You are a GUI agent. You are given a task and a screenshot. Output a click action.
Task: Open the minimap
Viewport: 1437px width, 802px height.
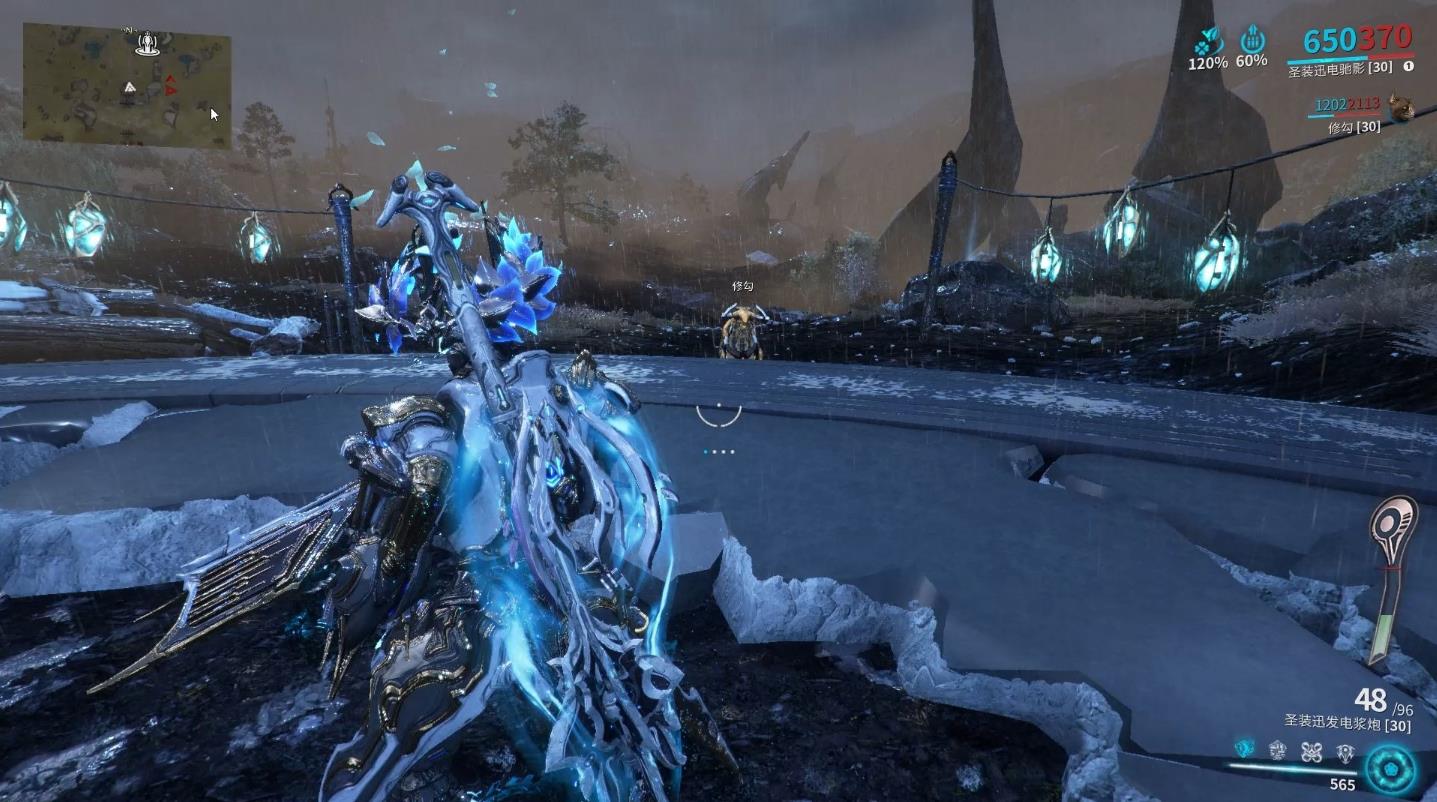click(x=127, y=86)
